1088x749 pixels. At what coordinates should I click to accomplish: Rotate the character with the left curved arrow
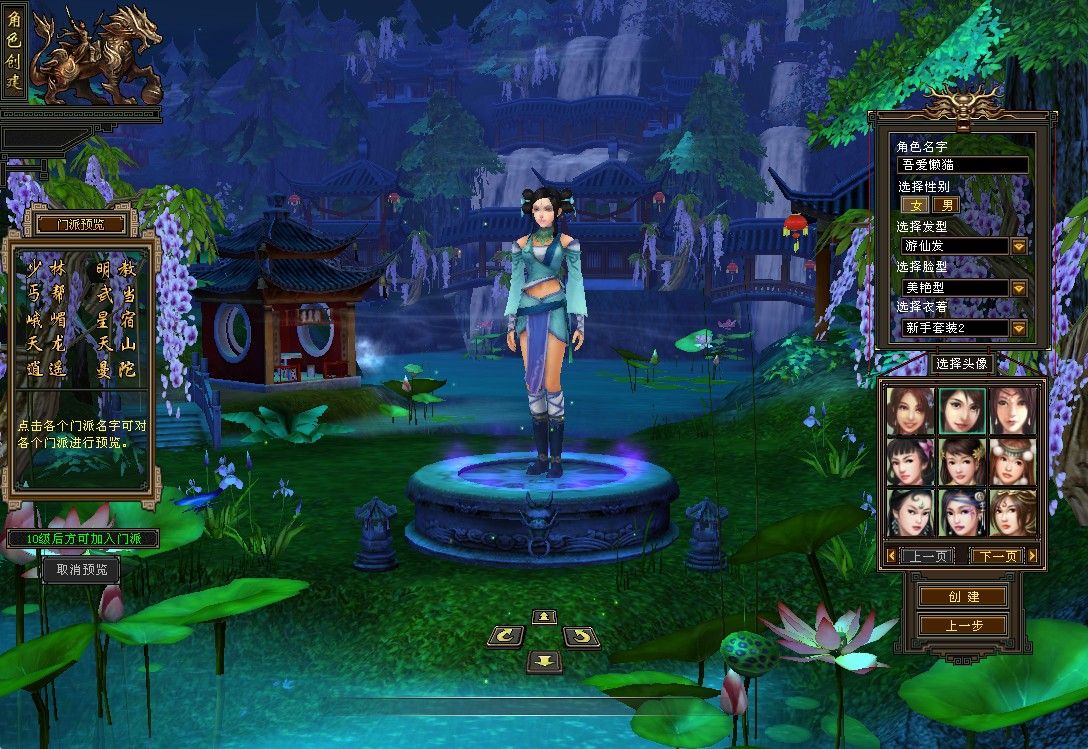[506, 636]
